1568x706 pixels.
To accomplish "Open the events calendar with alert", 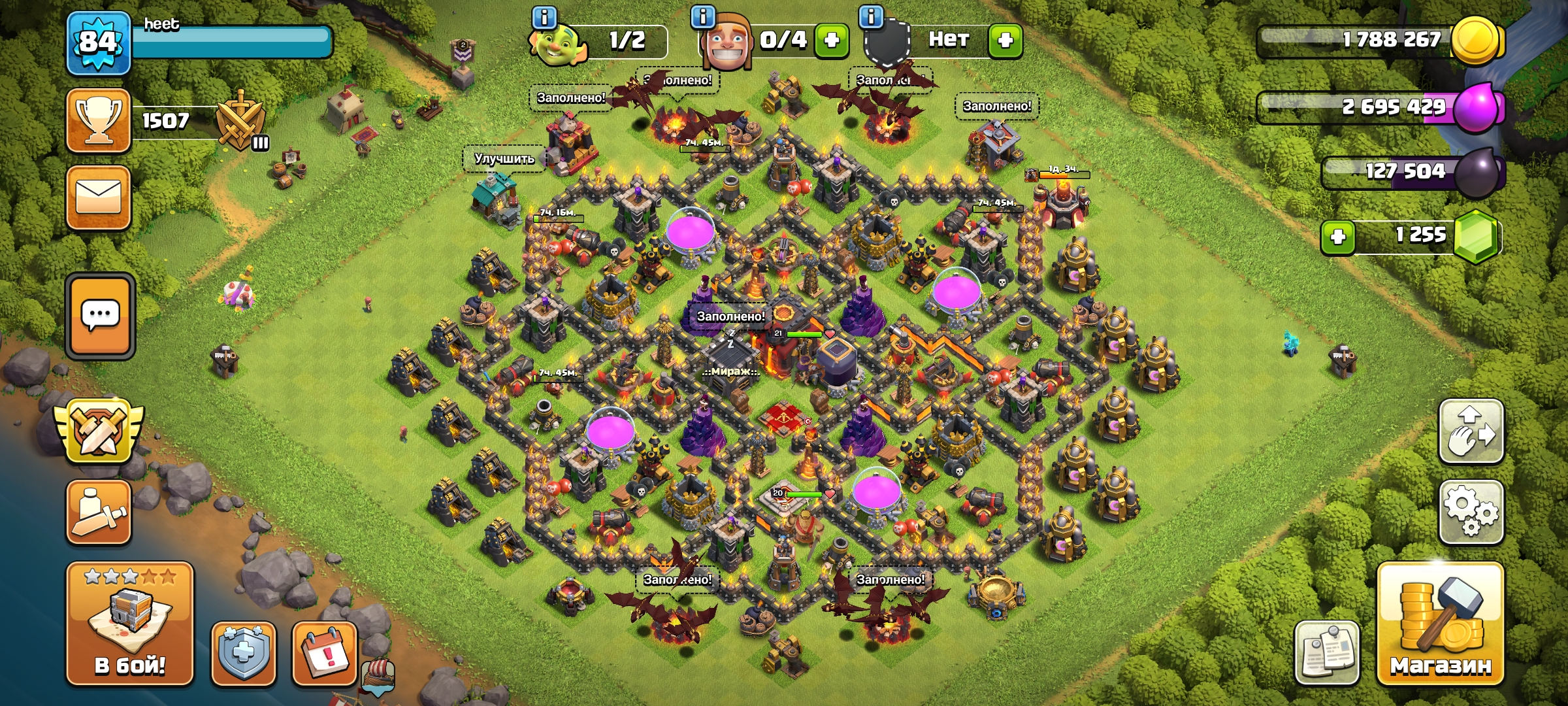I will [x=325, y=654].
